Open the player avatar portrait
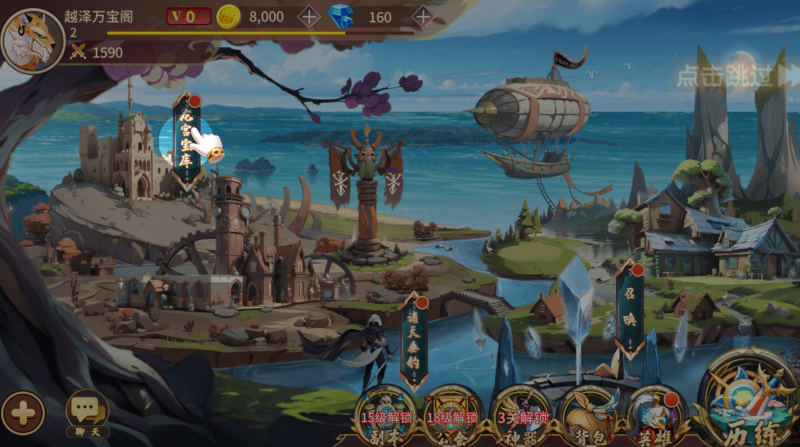Image resolution: width=800 pixels, height=447 pixels. pos(32,40)
